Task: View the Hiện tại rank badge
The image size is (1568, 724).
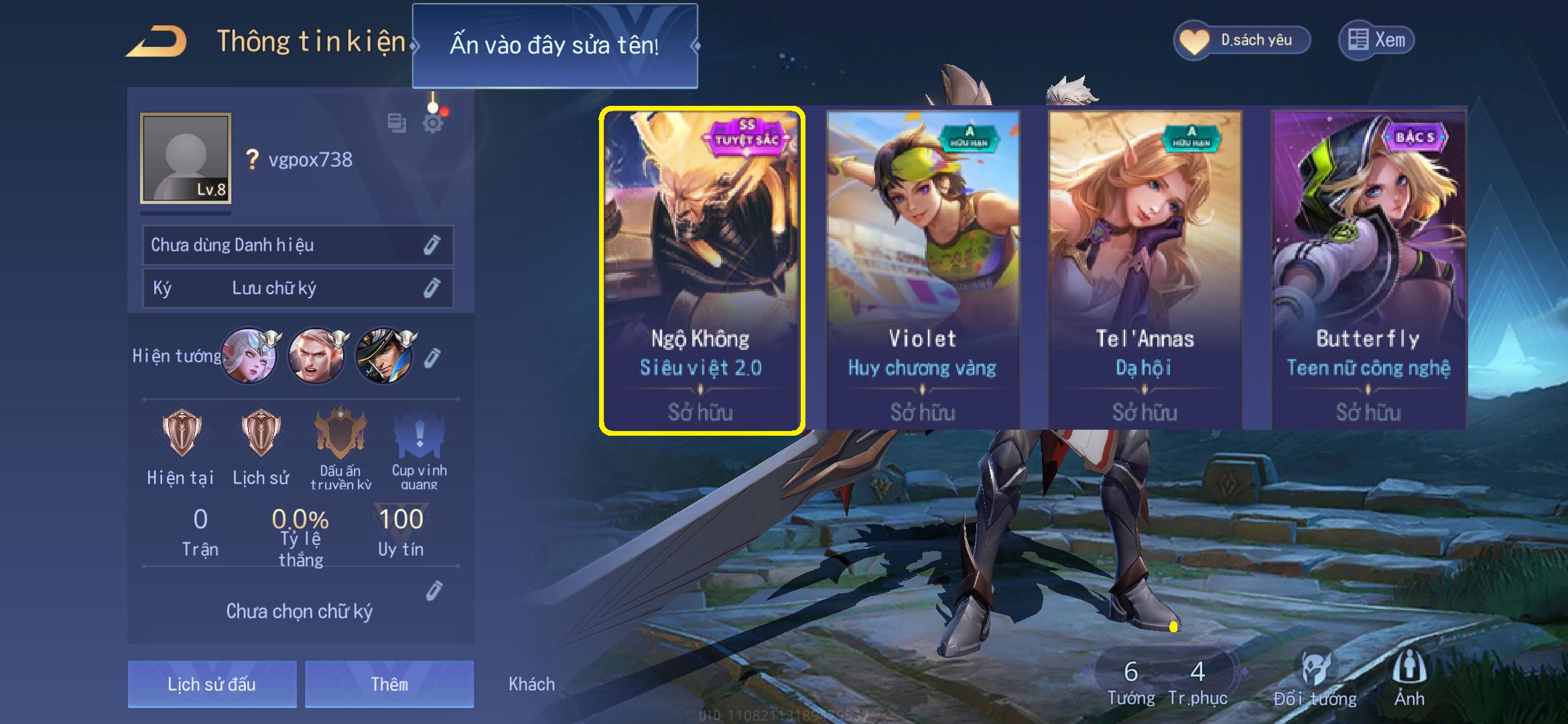Action: (x=181, y=434)
